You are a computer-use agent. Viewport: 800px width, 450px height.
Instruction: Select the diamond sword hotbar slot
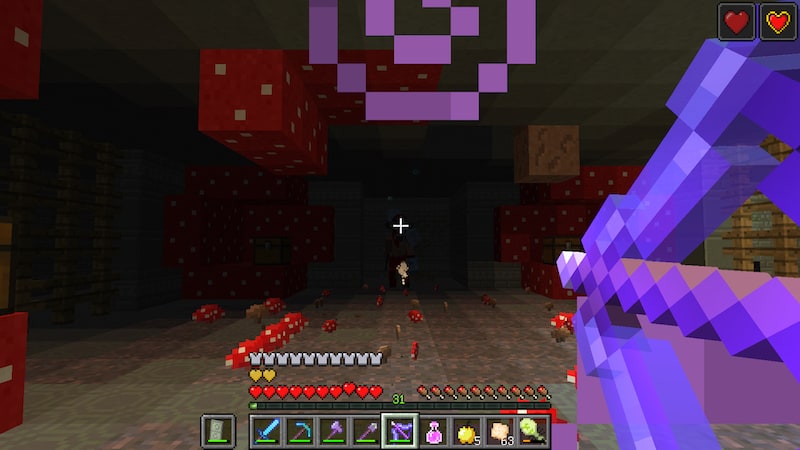266,431
